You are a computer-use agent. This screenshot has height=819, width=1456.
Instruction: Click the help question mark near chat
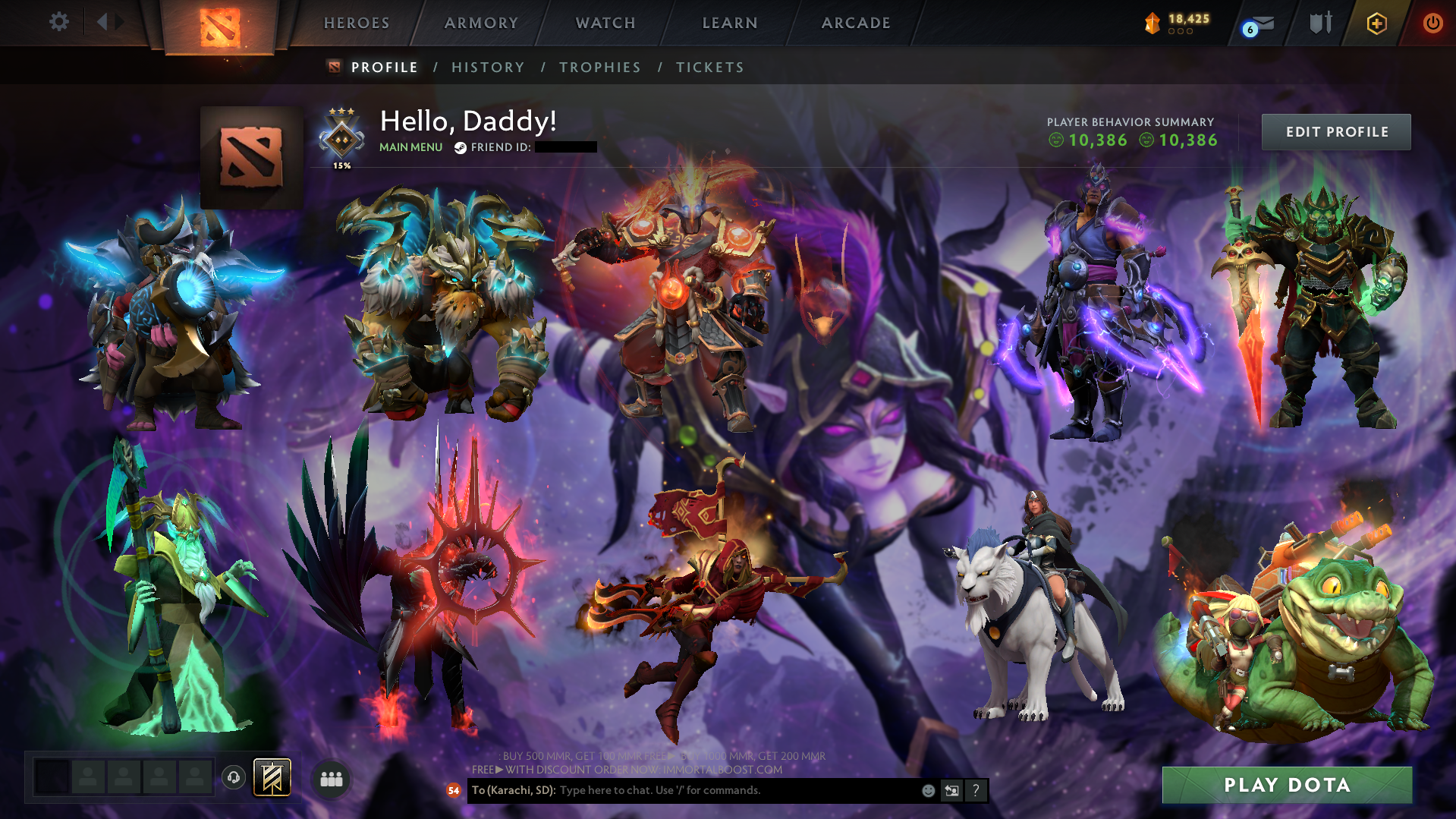click(x=976, y=790)
